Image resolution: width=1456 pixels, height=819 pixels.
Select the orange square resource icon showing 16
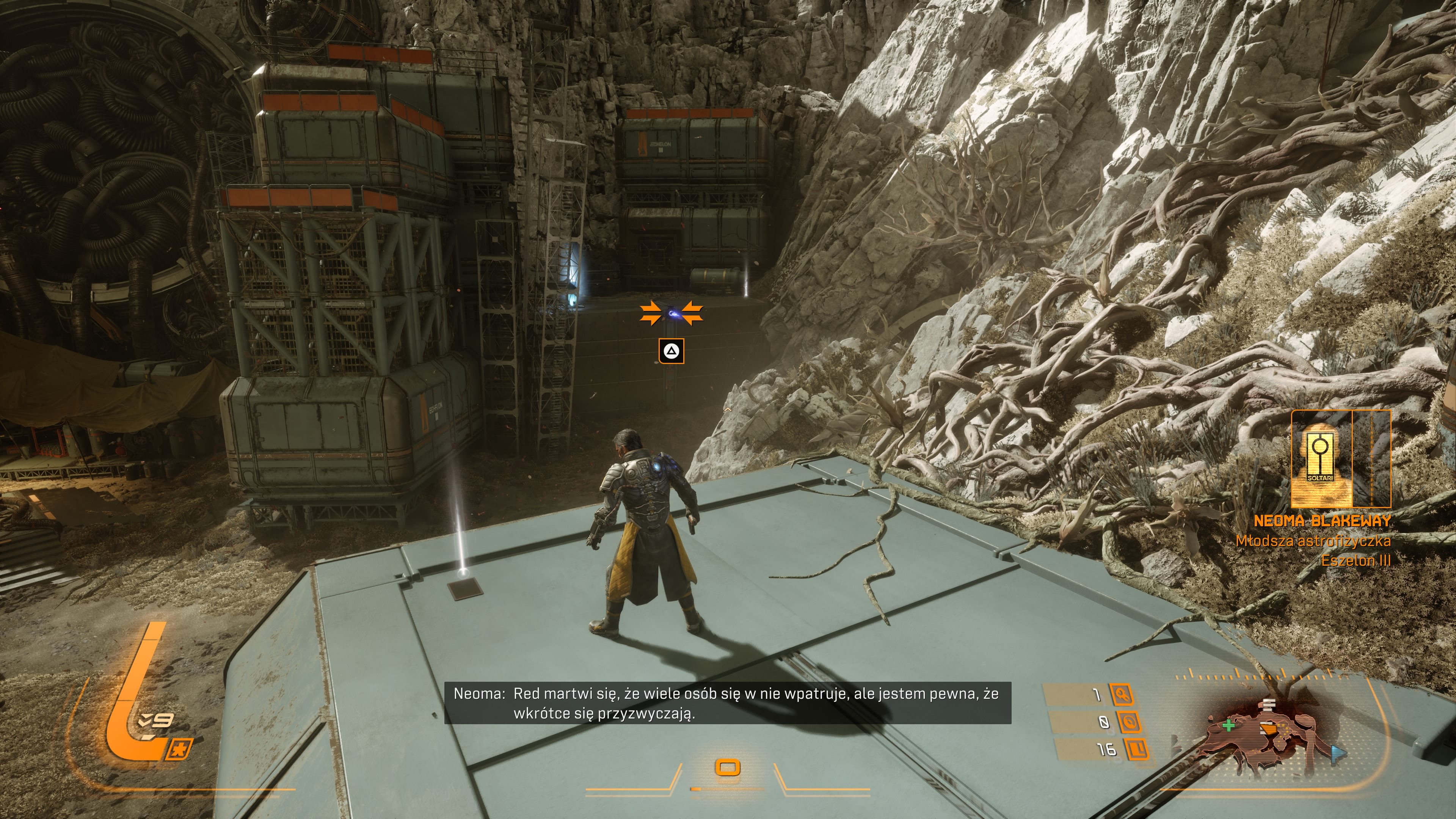(x=1137, y=749)
